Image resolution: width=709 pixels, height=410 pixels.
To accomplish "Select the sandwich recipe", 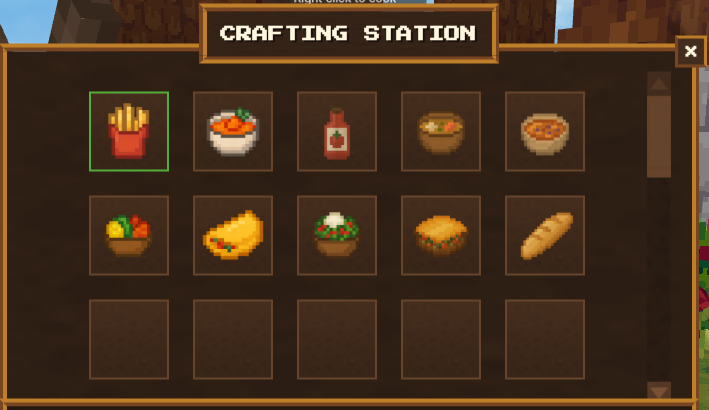I will (441, 235).
